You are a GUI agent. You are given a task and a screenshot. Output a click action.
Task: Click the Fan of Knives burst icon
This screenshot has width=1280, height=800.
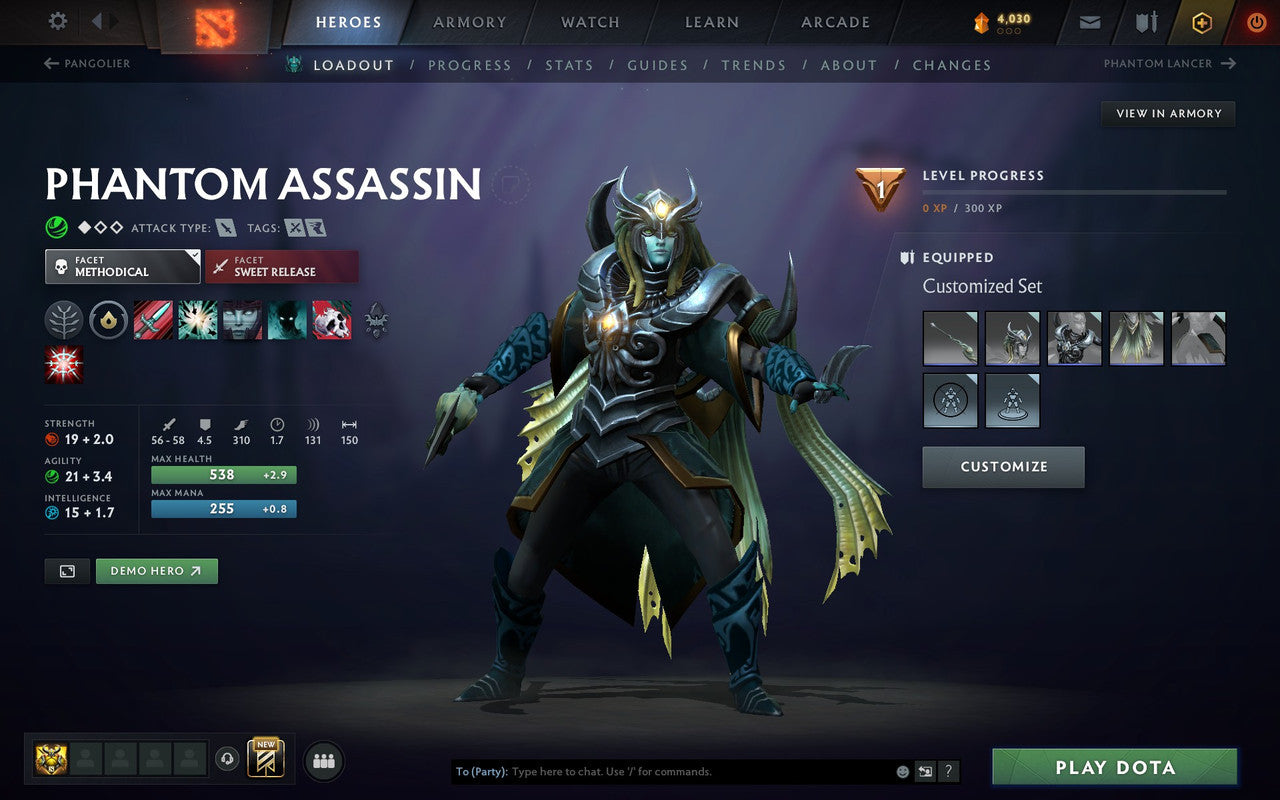click(x=197, y=320)
